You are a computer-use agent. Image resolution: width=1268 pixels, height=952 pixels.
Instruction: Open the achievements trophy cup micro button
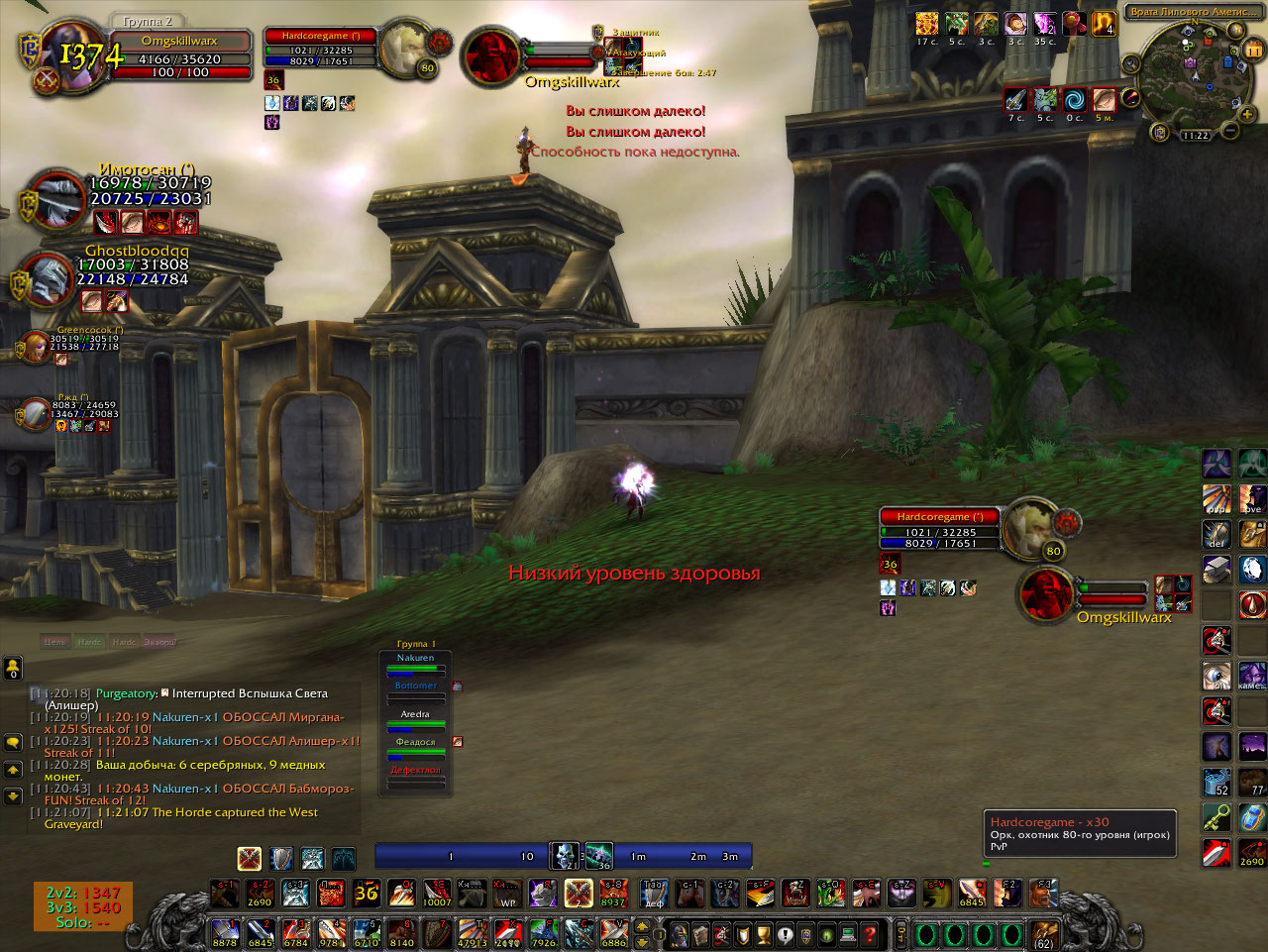(764, 933)
